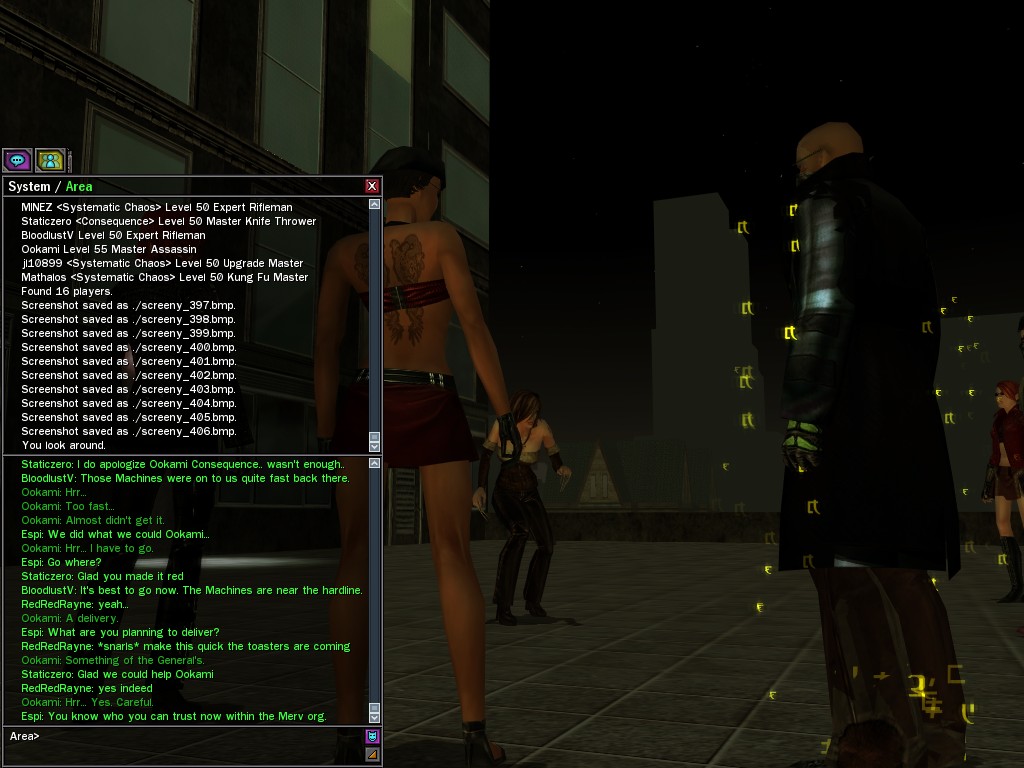Click the down arrow of the System log scrollbar
Image resolution: width=1024 pixels, height=768 pixels.
pos(375,446)
